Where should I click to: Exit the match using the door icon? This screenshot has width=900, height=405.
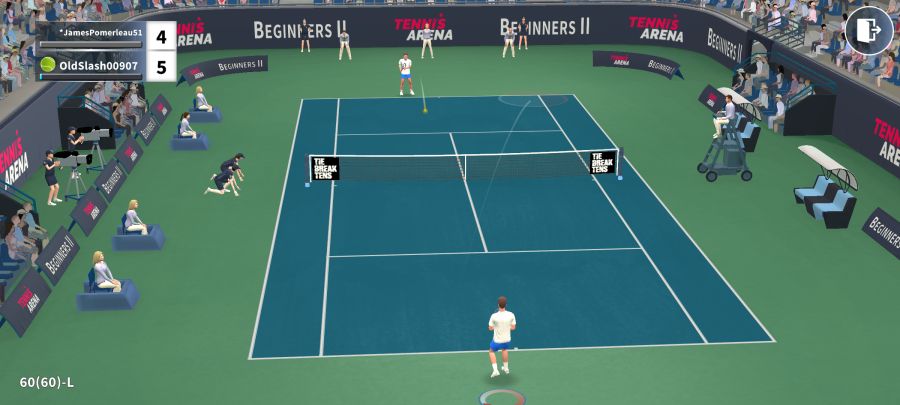pos(868,30)
